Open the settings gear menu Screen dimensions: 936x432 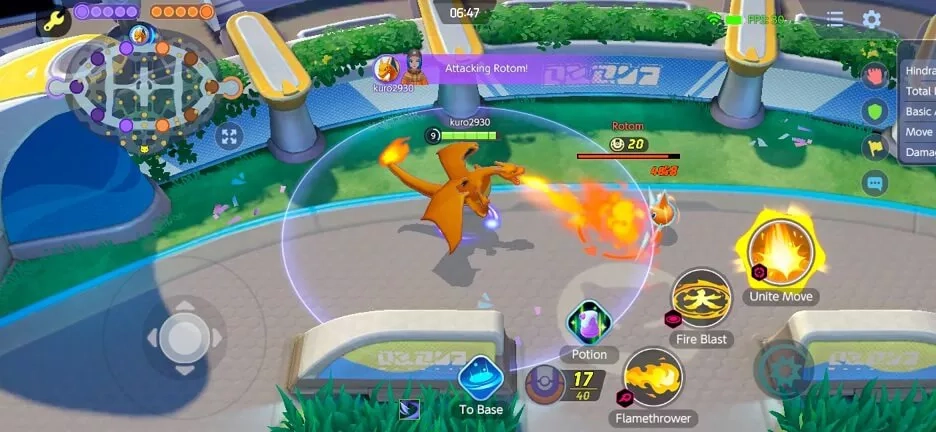pos(871,19)
